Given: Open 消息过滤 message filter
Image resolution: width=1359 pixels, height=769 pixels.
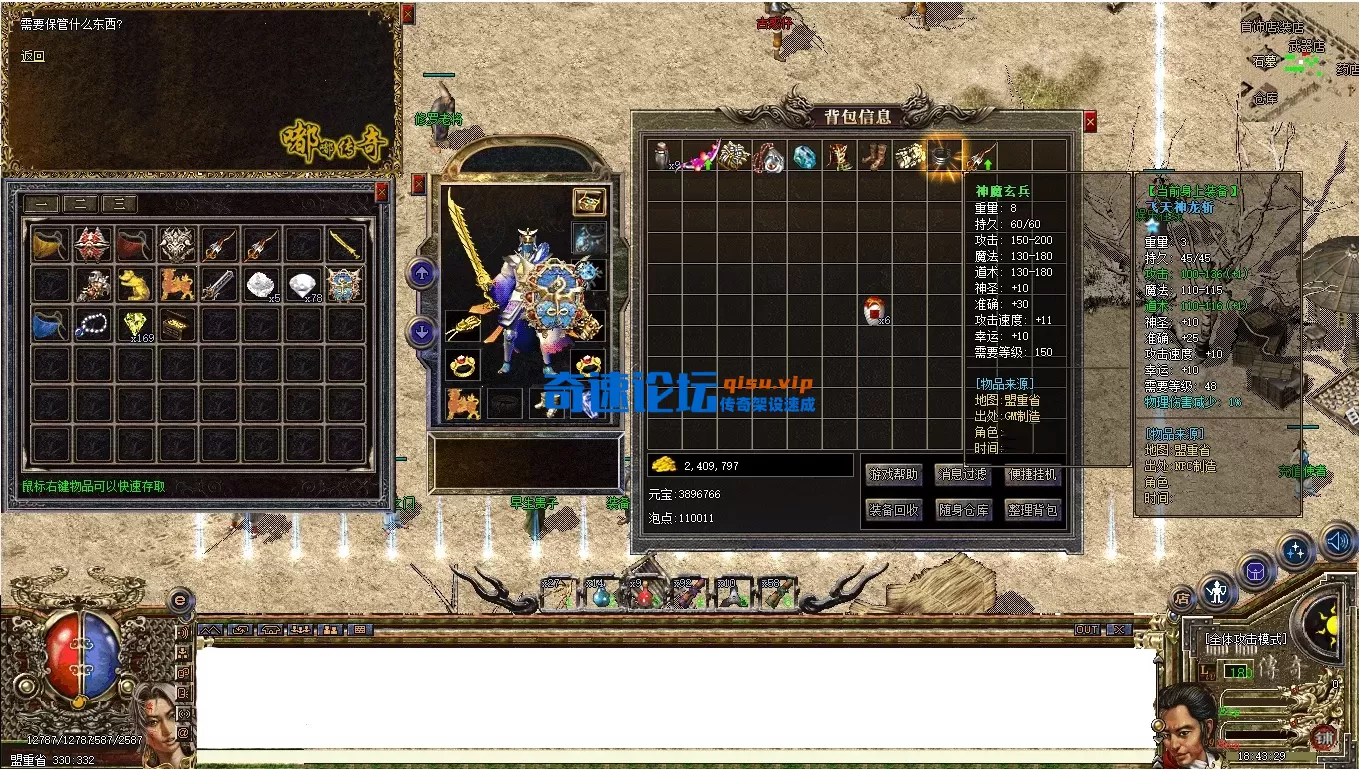Looking at the screenshot, I should tap(963, 474).
